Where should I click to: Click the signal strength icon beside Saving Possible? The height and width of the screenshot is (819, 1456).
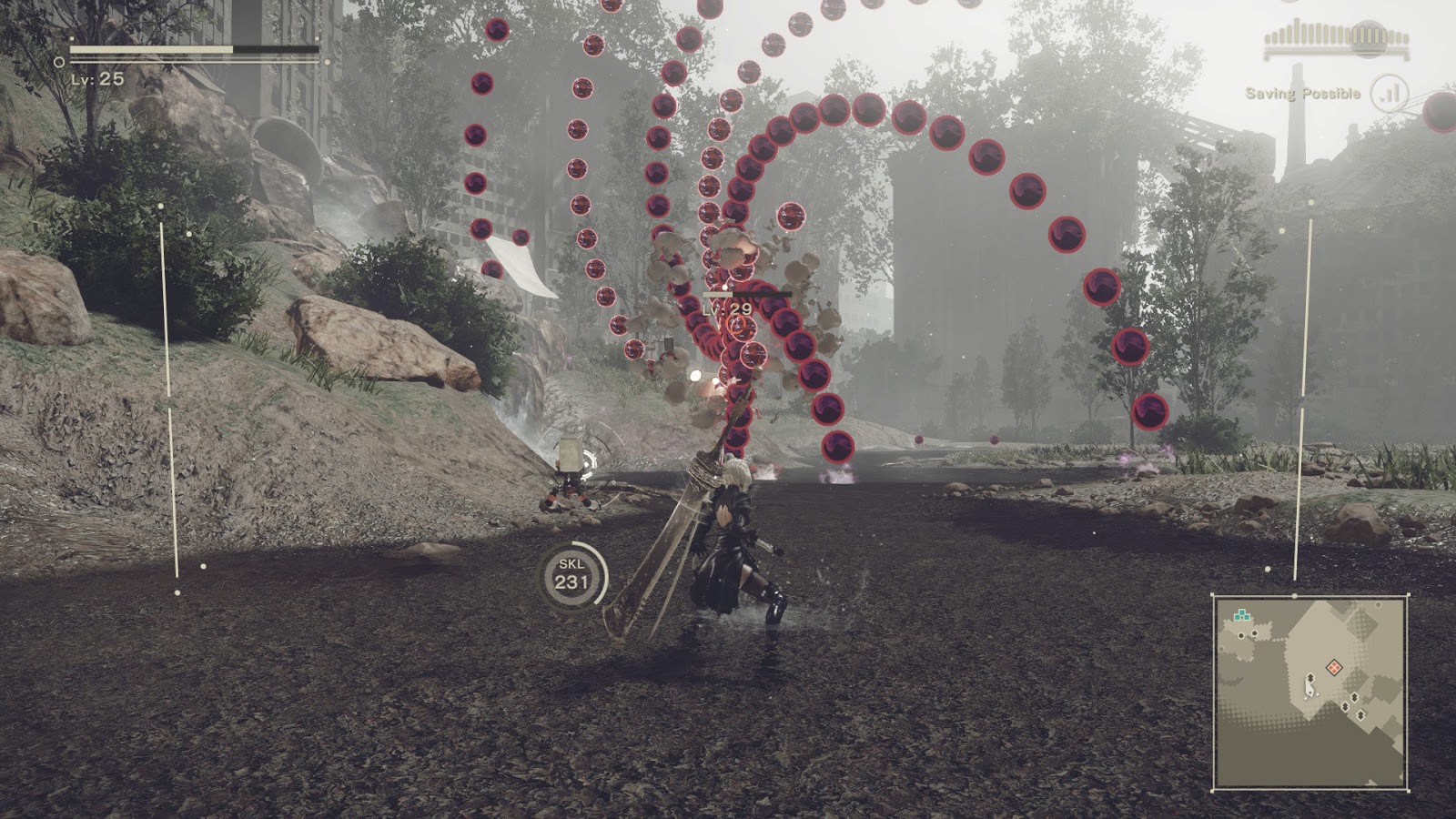point(1390,92)
